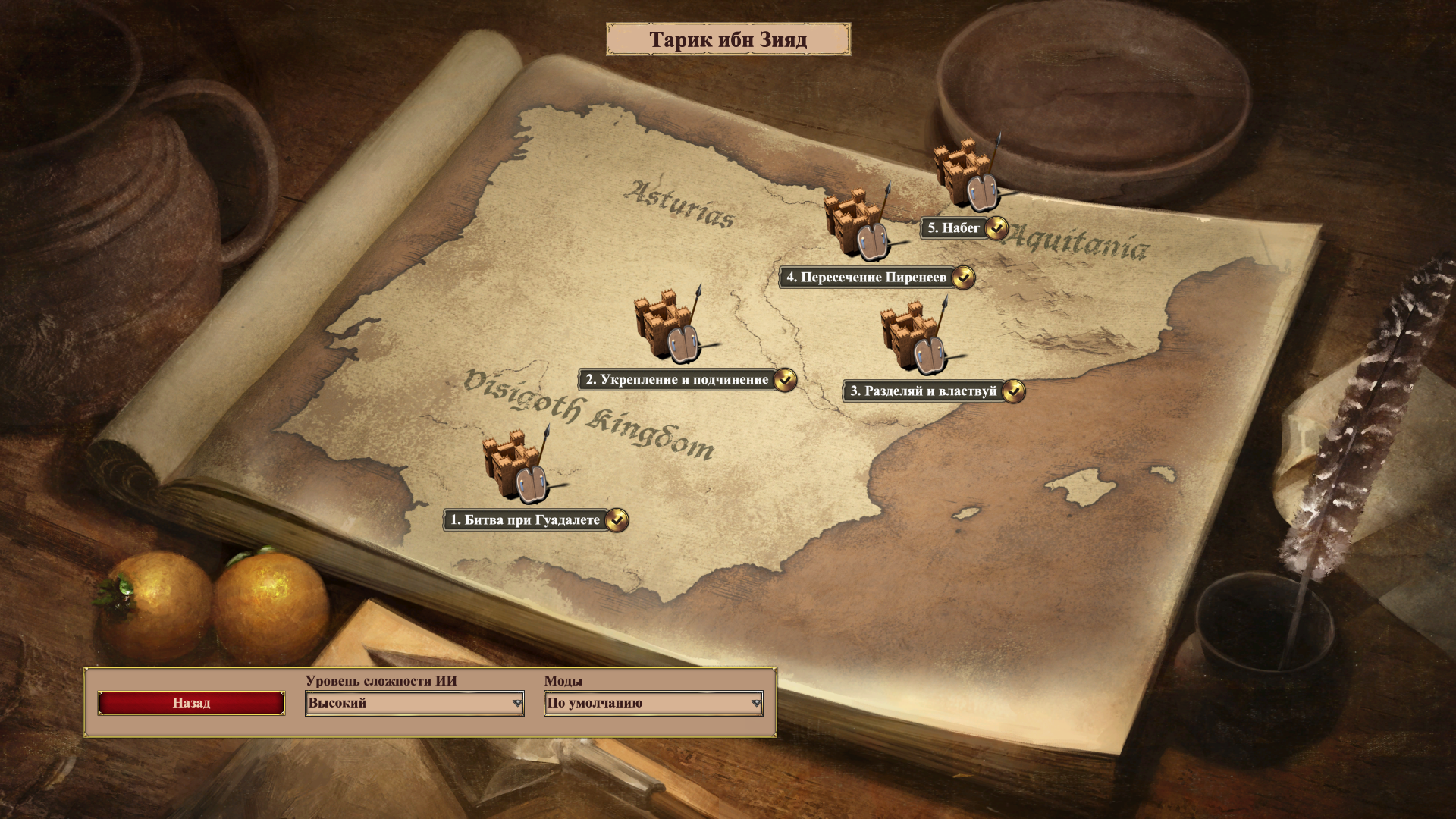Screen dimensions: 1456x819
Task: Select scenario 1. Битва при Гуадалете
Action: tap(526, 520)
